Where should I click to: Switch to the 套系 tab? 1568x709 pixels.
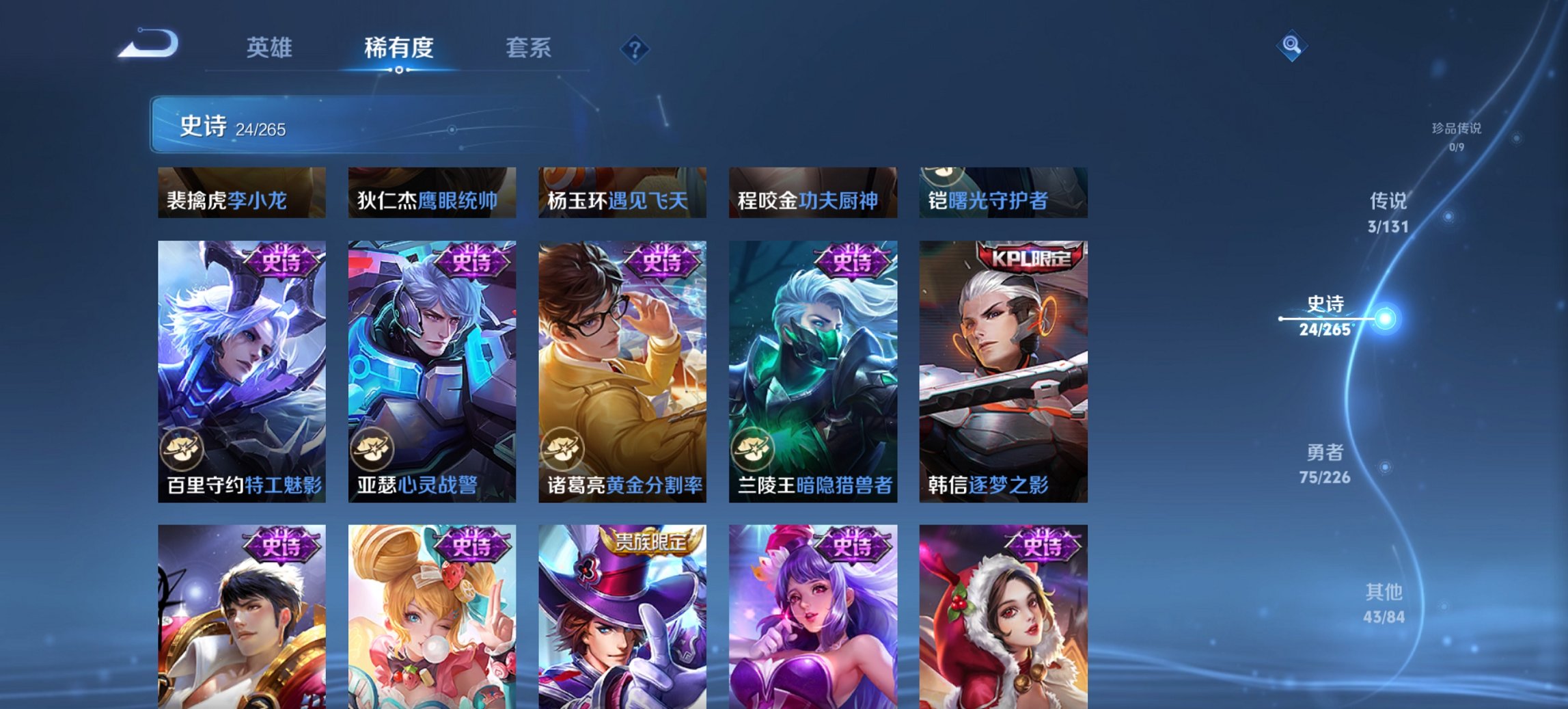pos(529,48)
